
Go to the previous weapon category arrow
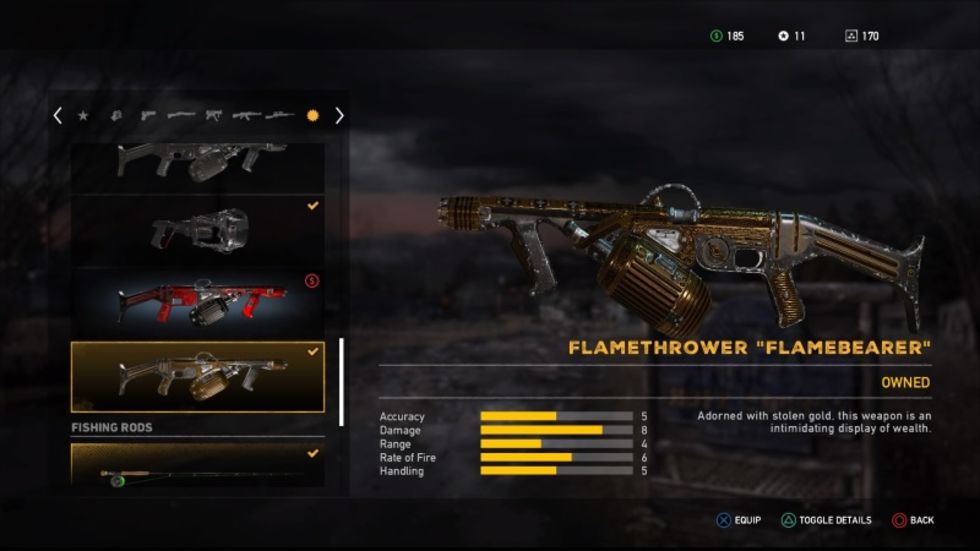tap(57, 116)
